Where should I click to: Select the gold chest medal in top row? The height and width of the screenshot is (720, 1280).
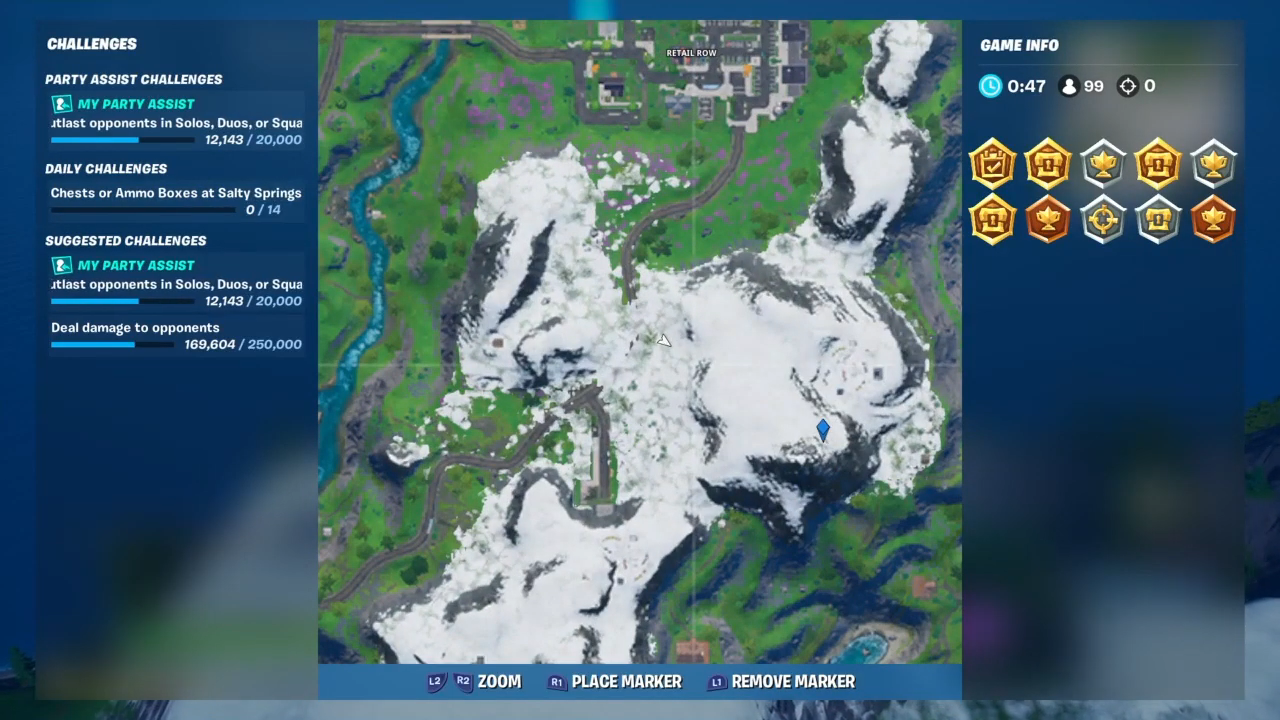[x=1048, y=165]
